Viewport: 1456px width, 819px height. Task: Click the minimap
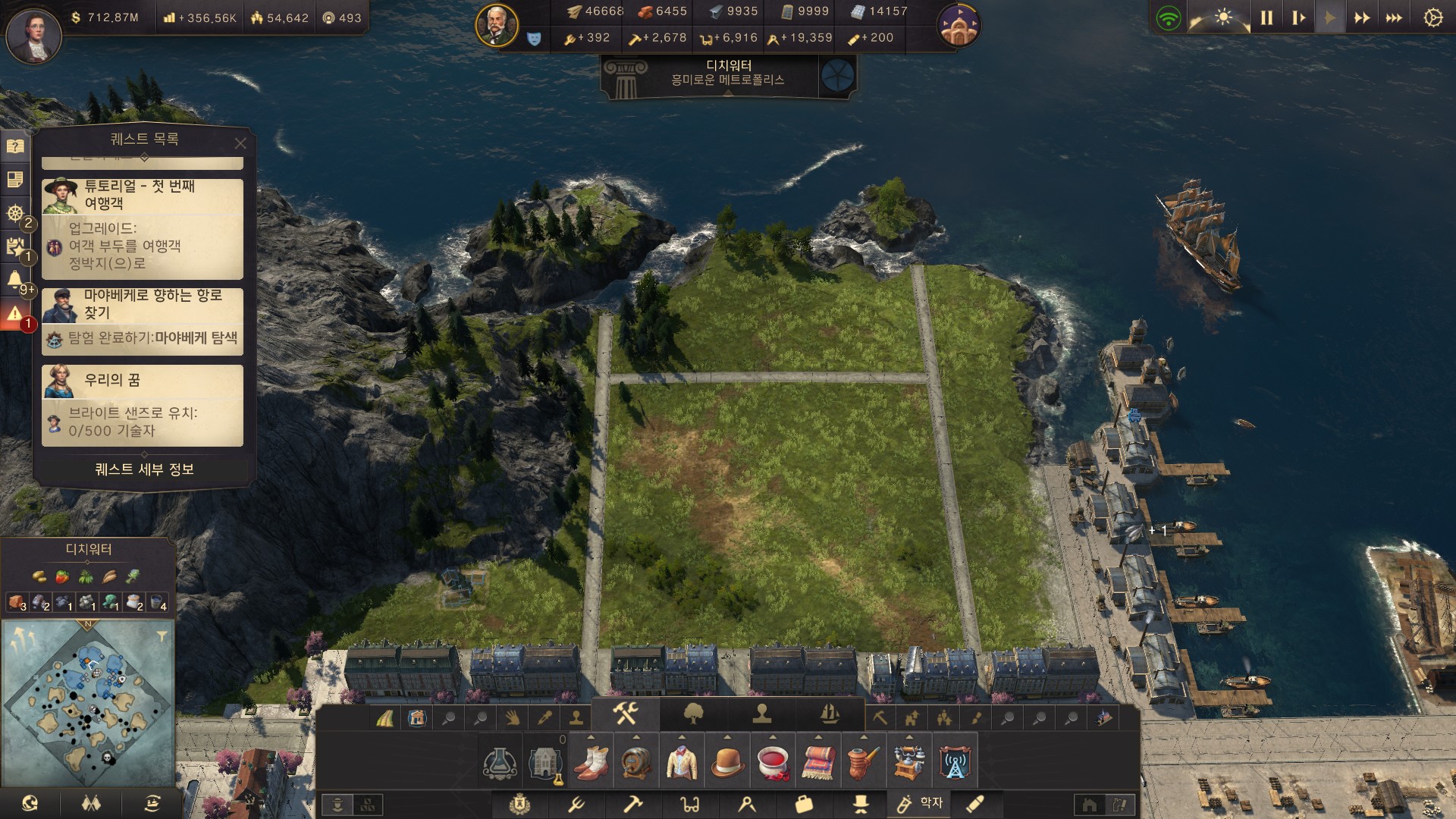click(88, 703)
